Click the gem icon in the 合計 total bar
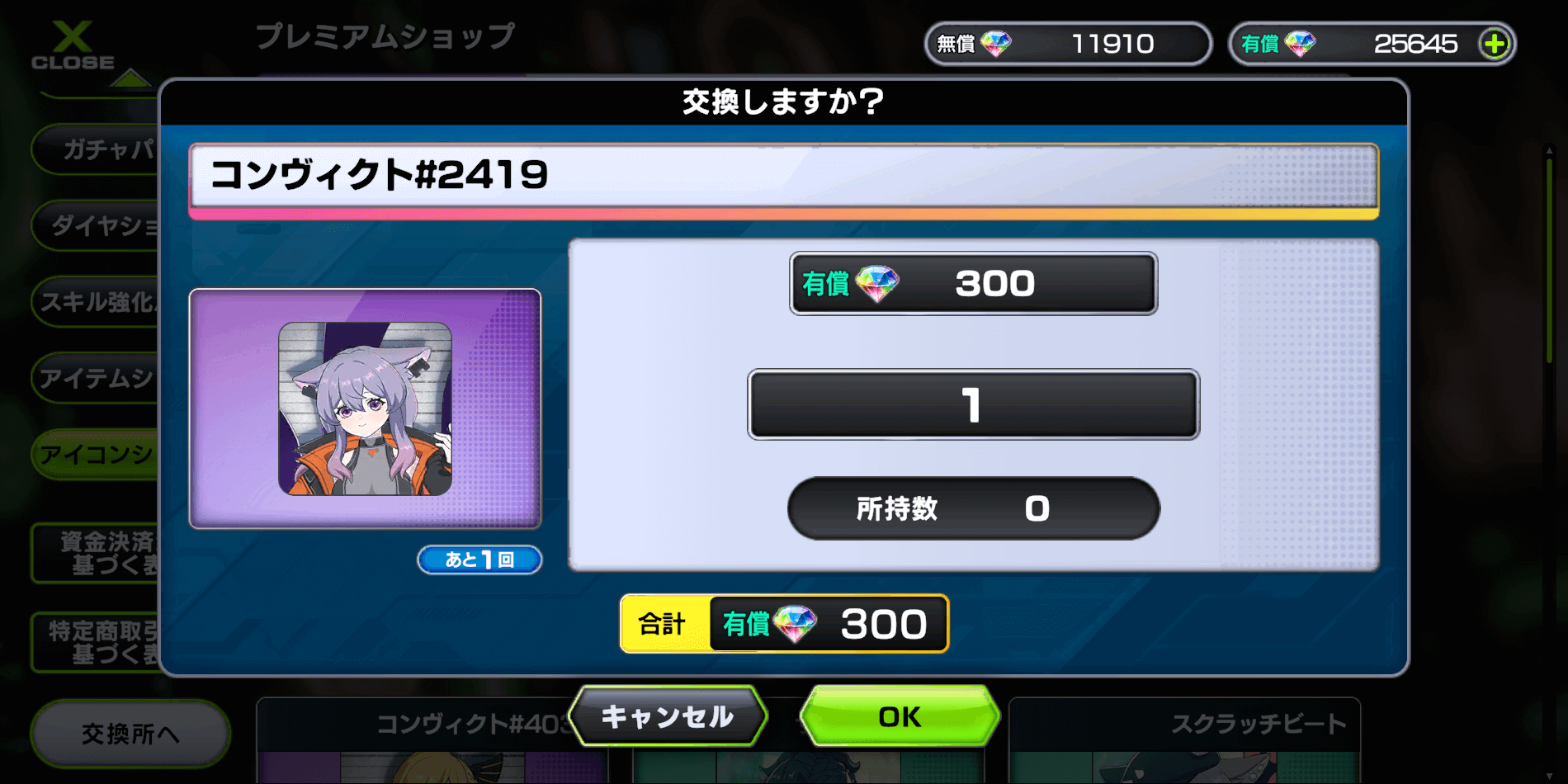Viewport: 1568px width, 784px height. (x=794, y=624)
